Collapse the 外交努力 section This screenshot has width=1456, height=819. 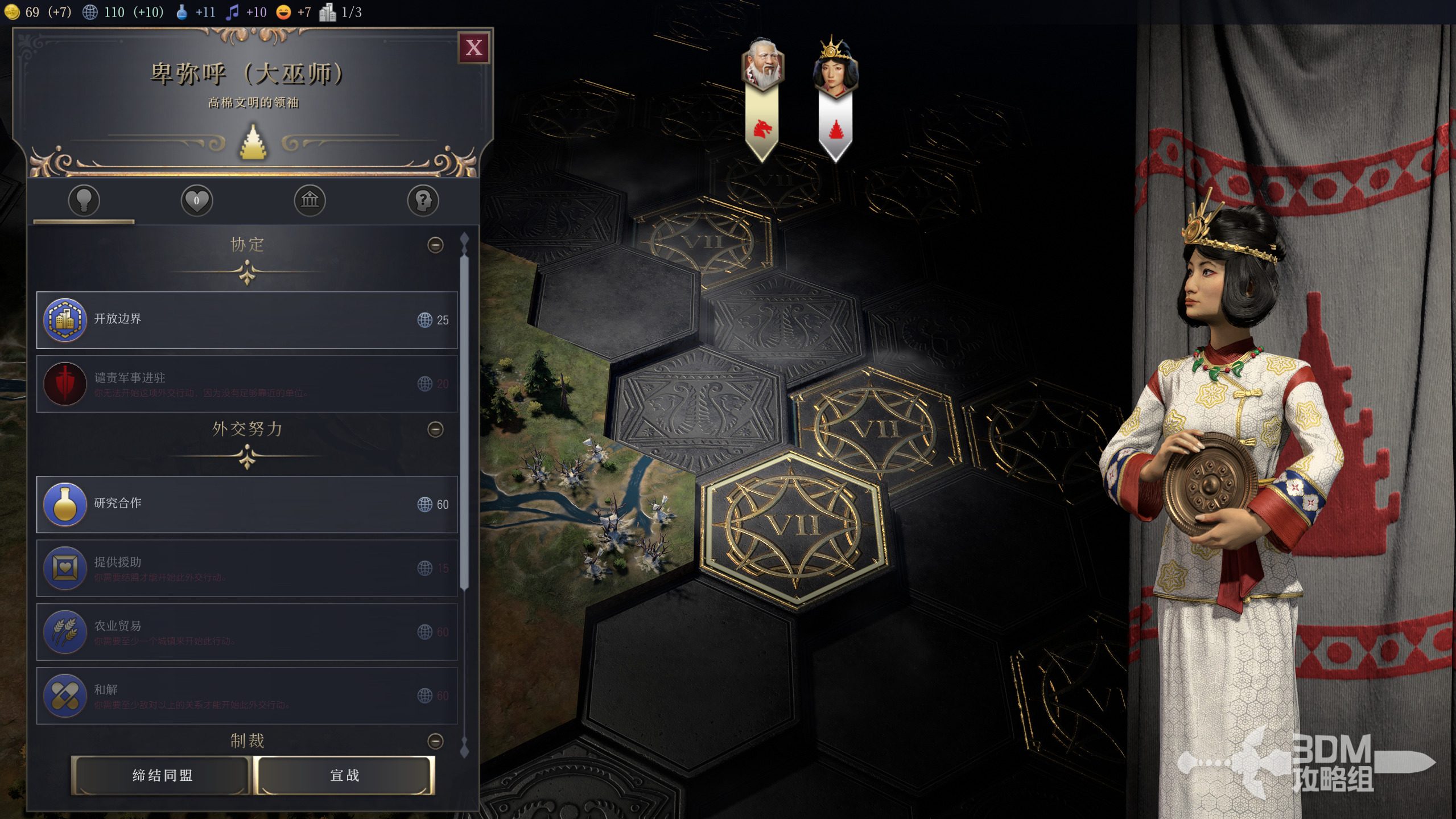click(x=435, y=429)
